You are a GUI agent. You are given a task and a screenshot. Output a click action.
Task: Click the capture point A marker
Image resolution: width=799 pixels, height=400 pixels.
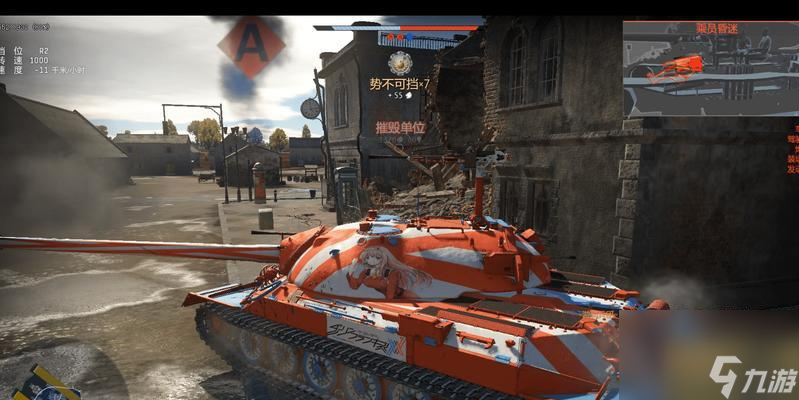(x=252, y=46)
